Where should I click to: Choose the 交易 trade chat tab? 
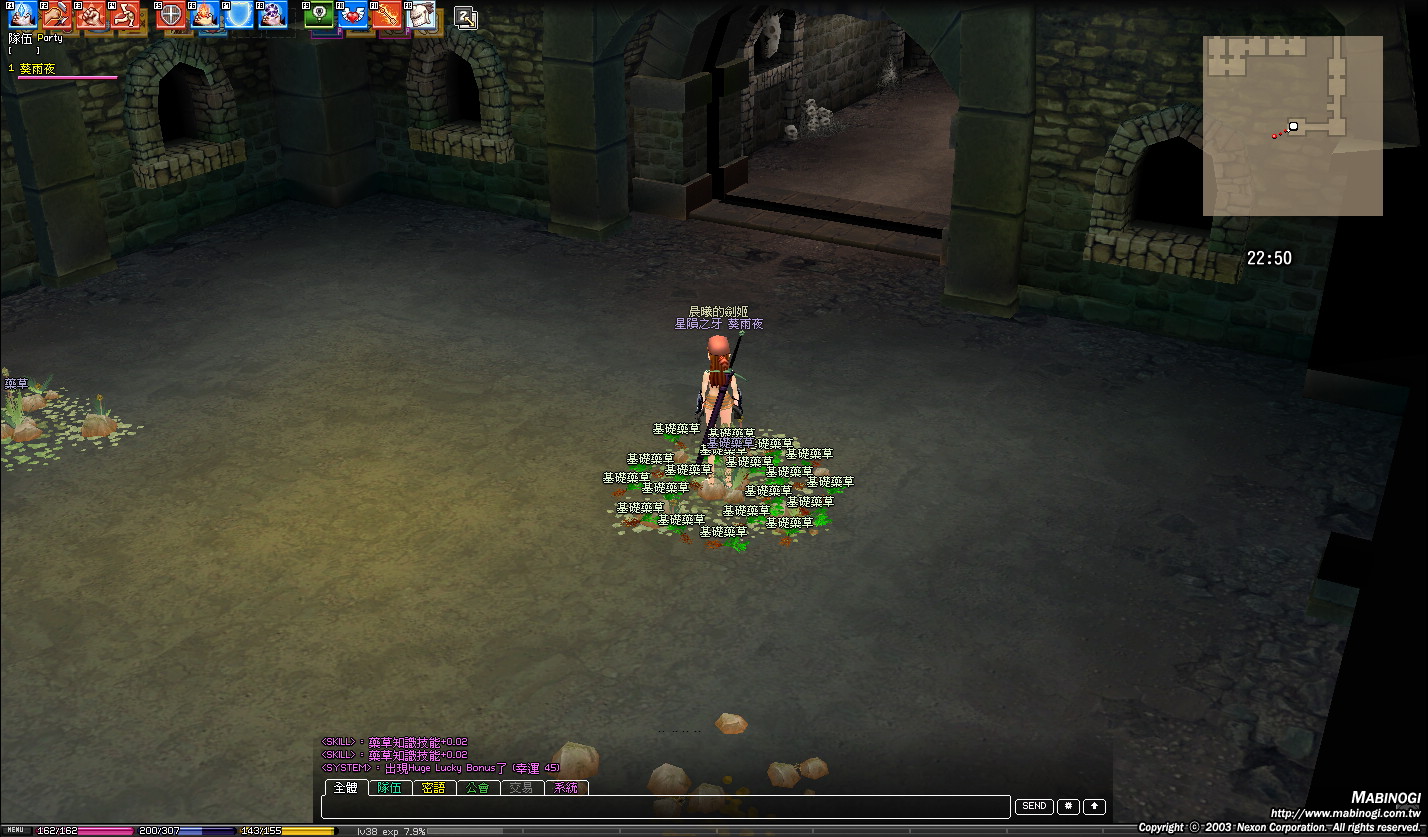[521, 788]
